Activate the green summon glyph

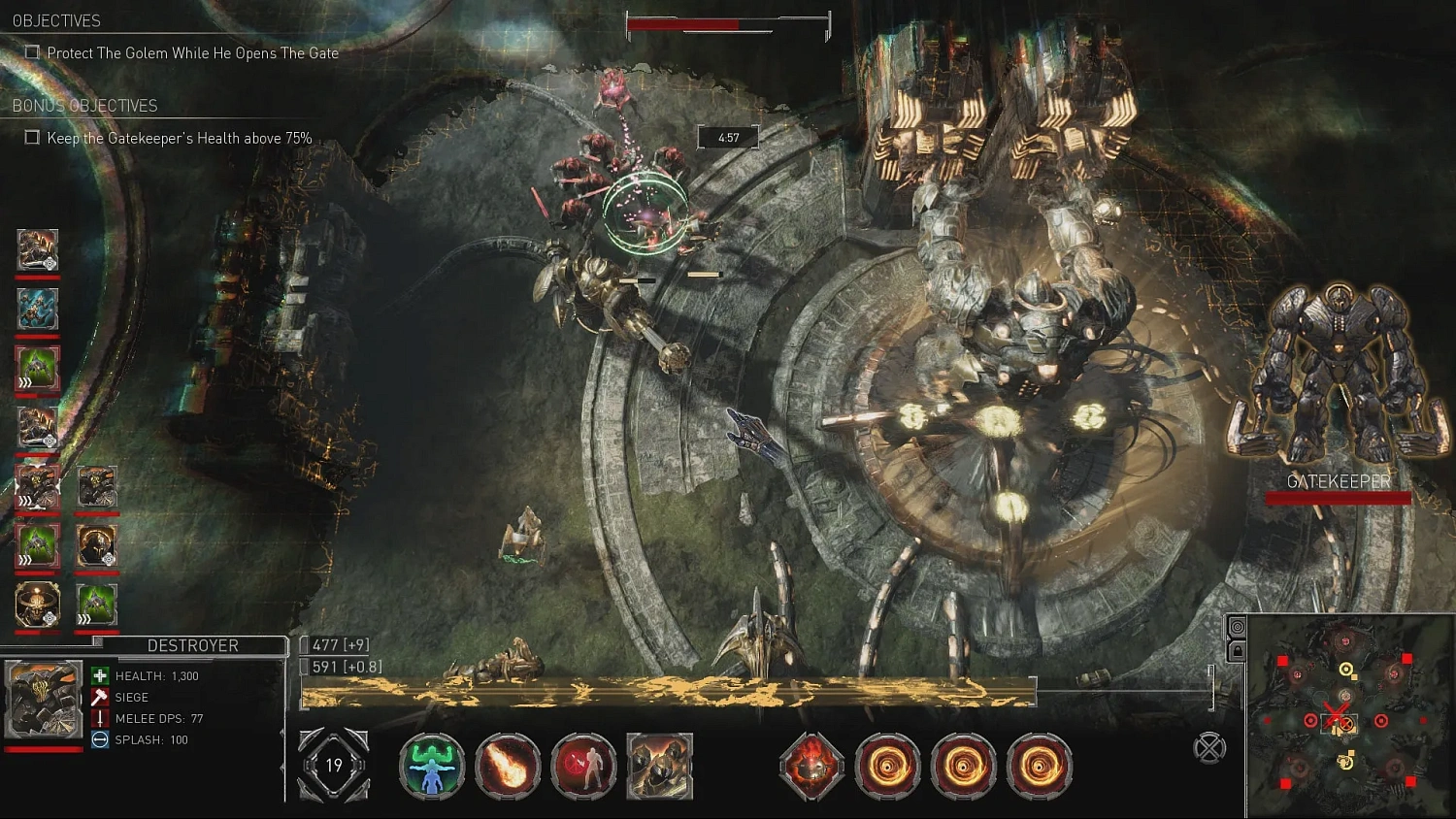tap(432, 767)
